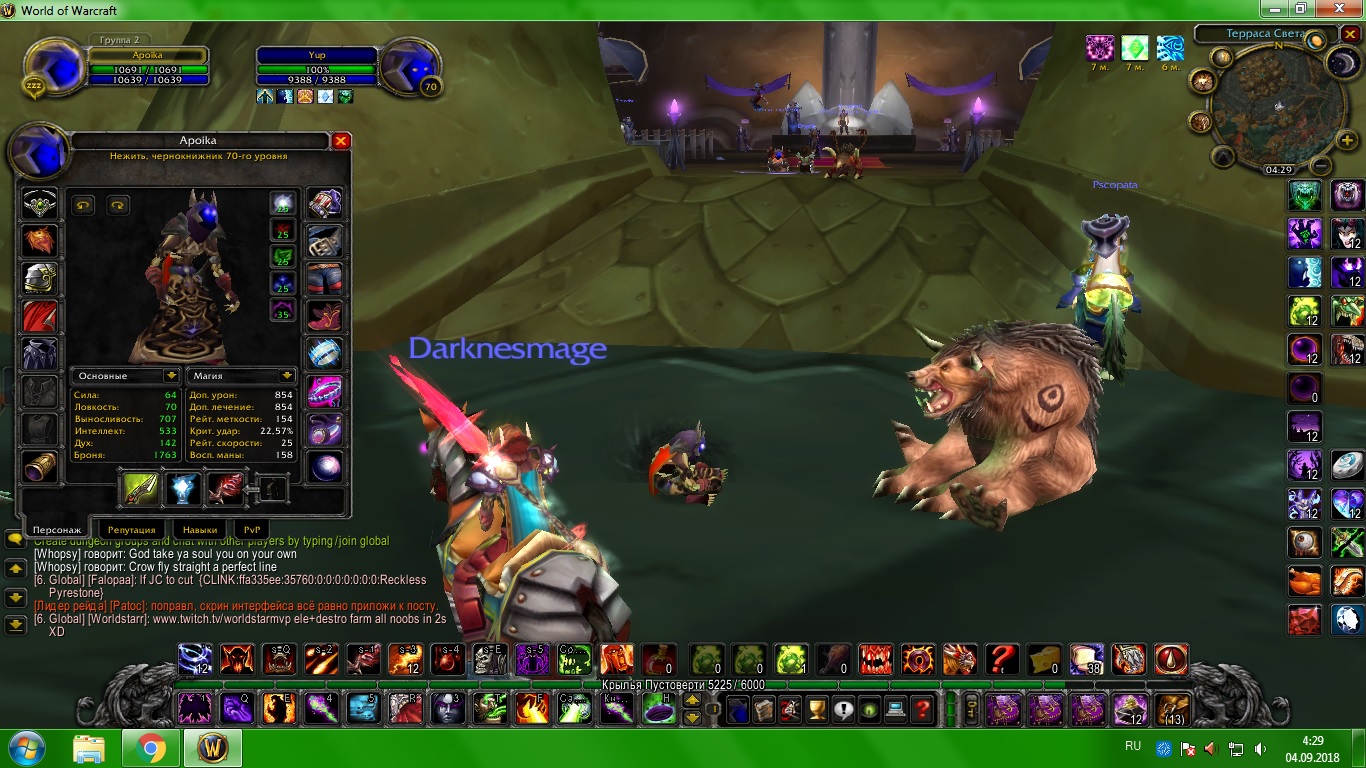Image resolution: width=1366 pixels, height=768 pixels.
Task: Click the red question mark micro menu button
Action: [x=922, y=710]
